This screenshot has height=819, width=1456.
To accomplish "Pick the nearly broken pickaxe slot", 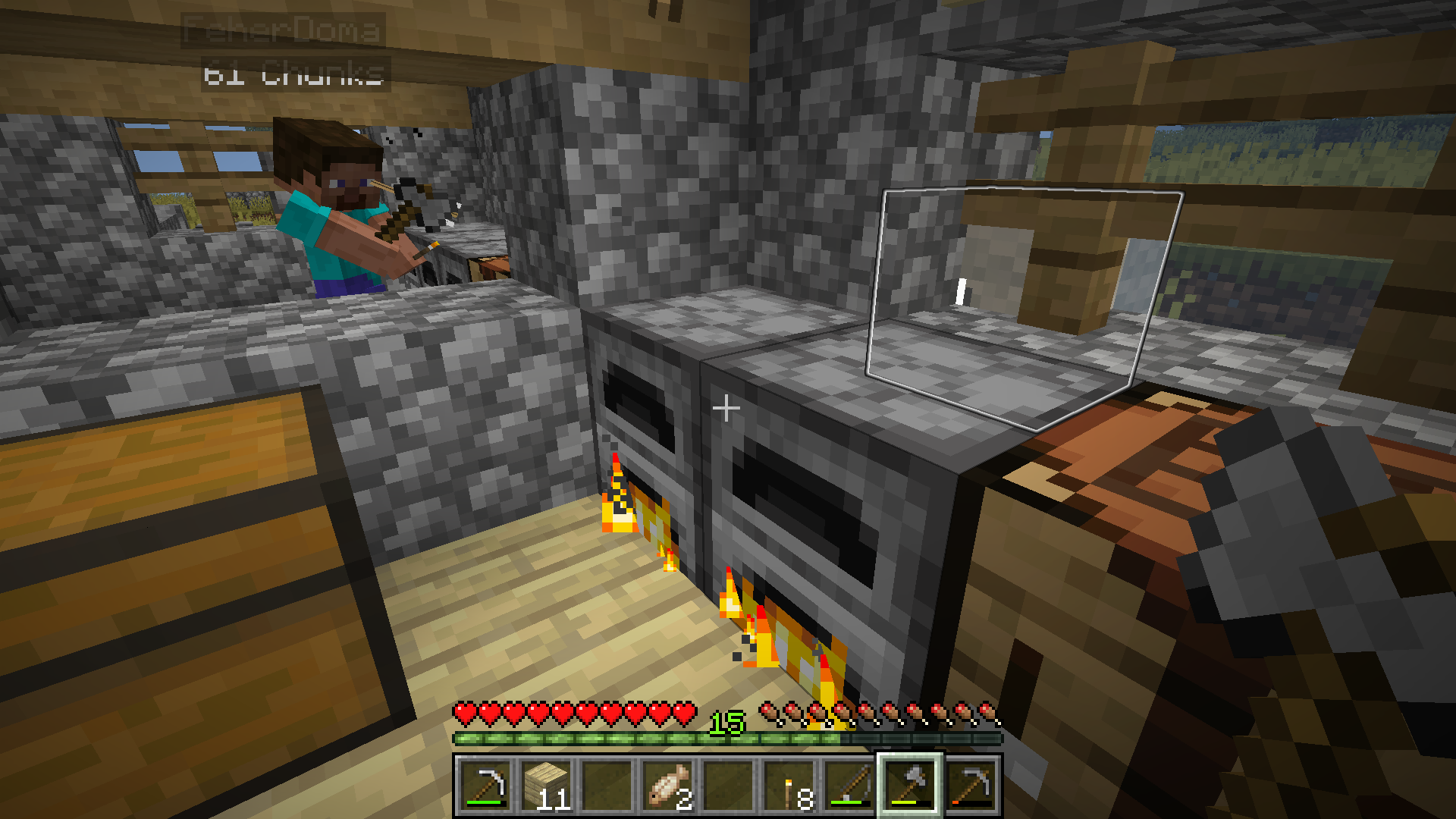I will [971, 785].
